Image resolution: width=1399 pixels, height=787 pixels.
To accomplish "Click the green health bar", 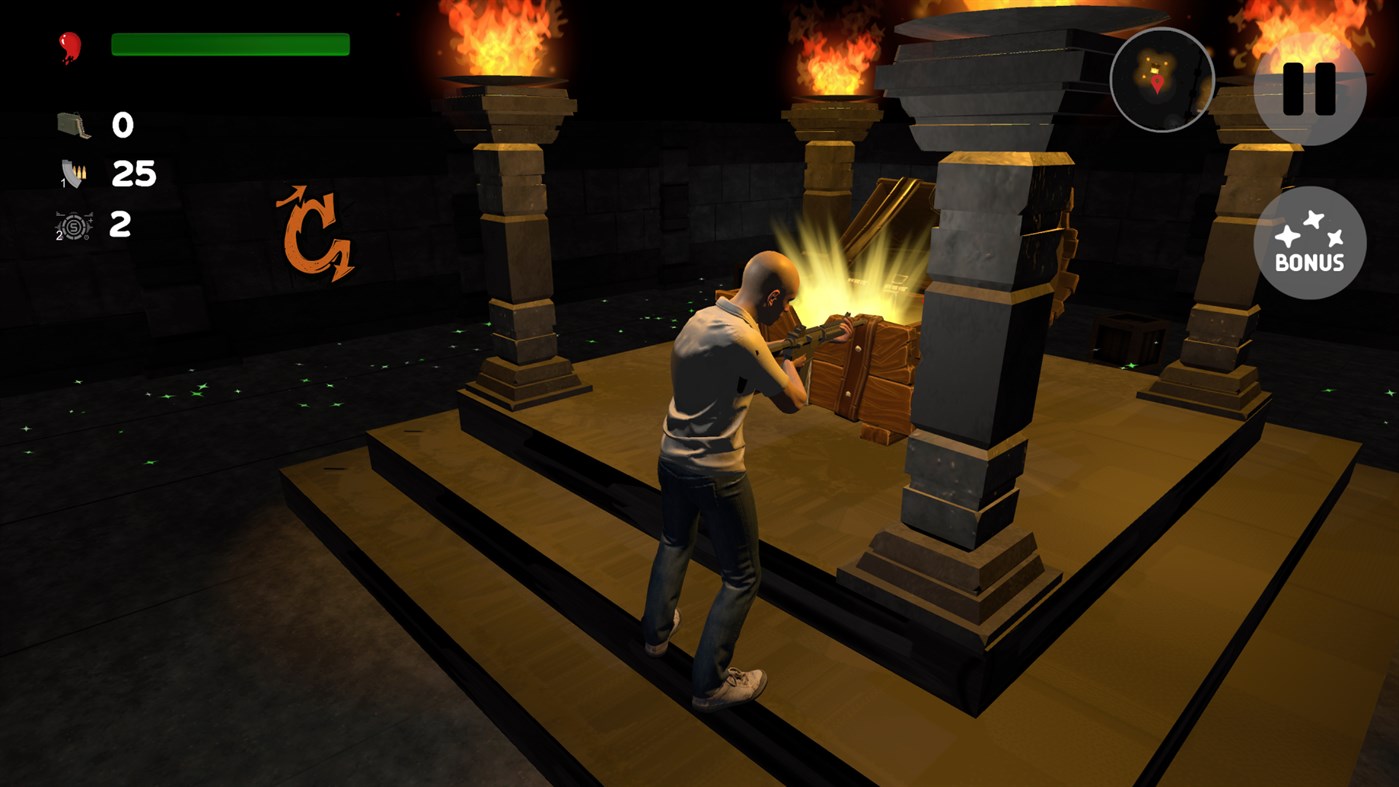I will 230,43.
